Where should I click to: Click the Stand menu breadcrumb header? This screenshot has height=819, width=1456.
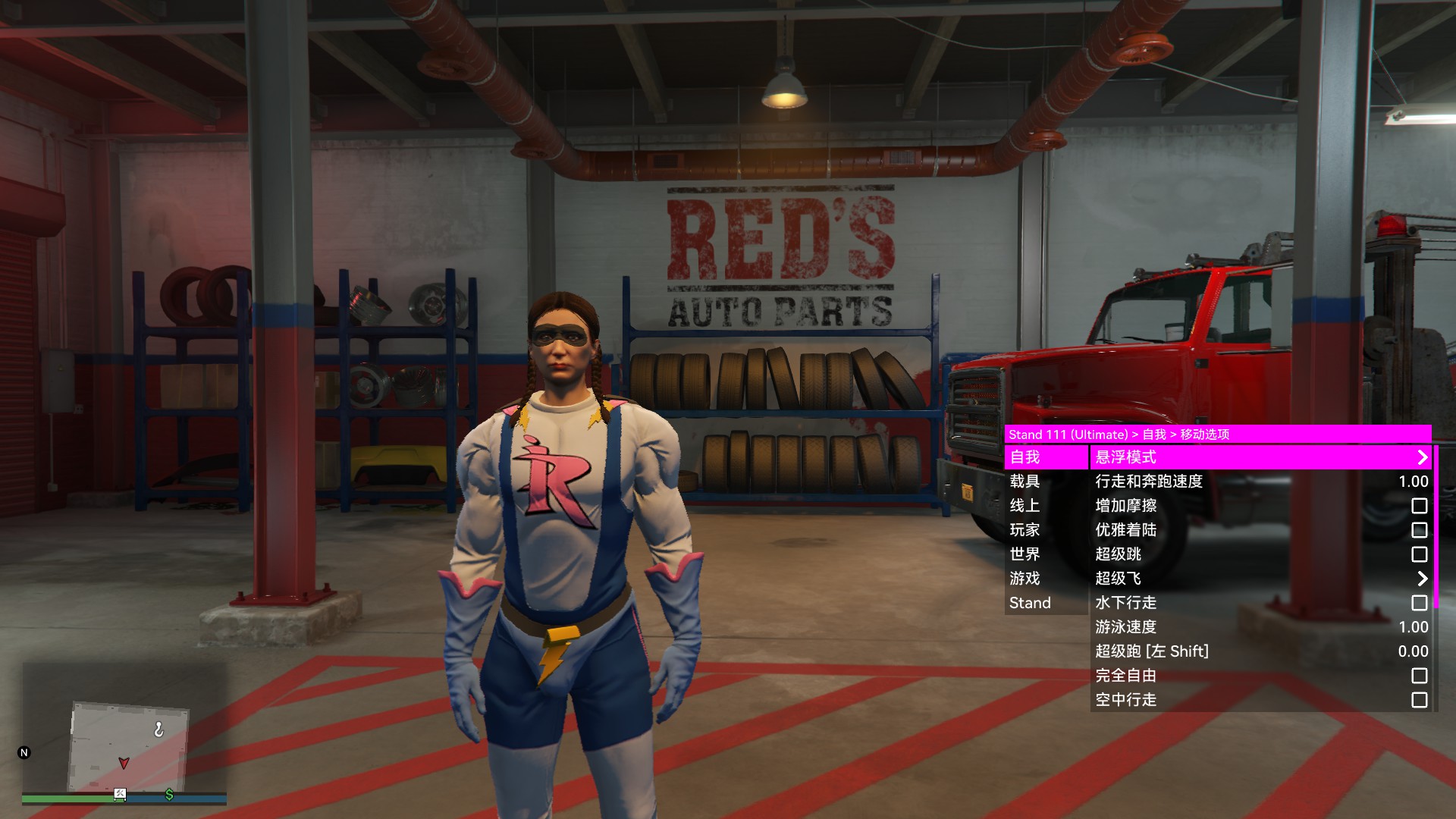point(1217,435)
